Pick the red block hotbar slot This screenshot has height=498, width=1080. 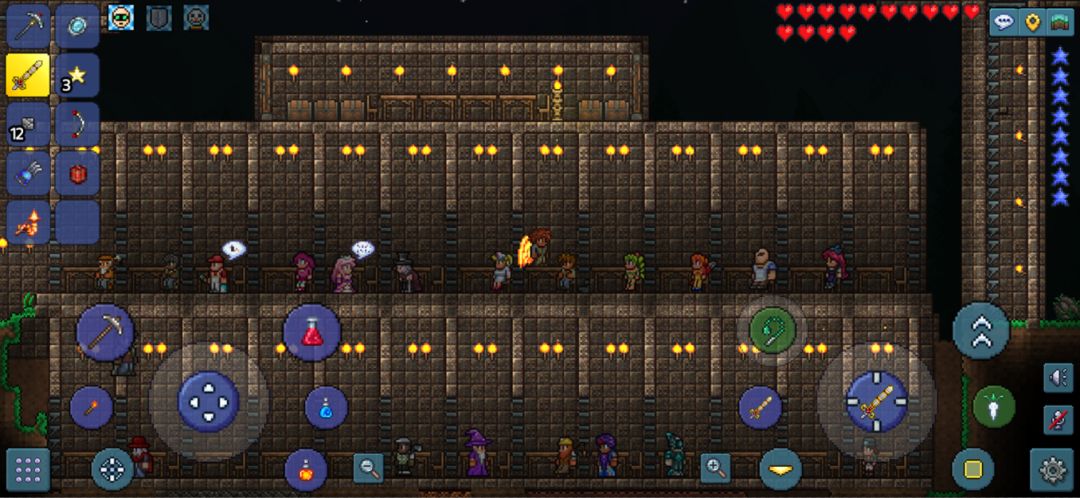pos(76,173)
